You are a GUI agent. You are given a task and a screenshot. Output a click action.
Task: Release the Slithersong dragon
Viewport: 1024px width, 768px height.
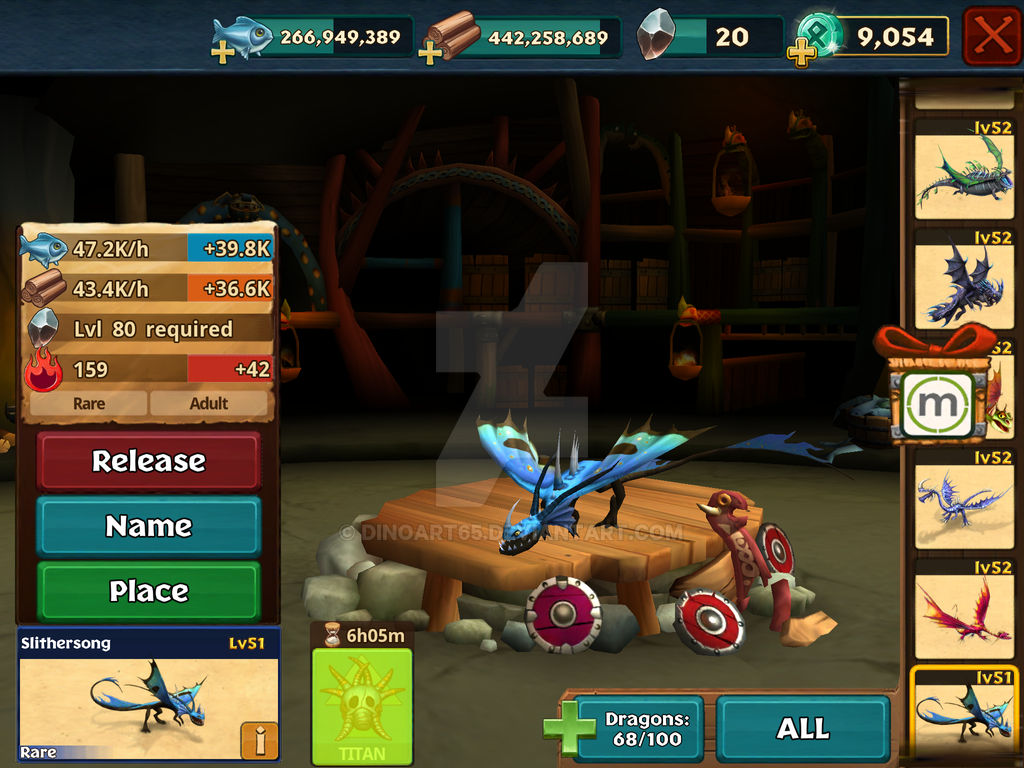[x=149, y=461]
